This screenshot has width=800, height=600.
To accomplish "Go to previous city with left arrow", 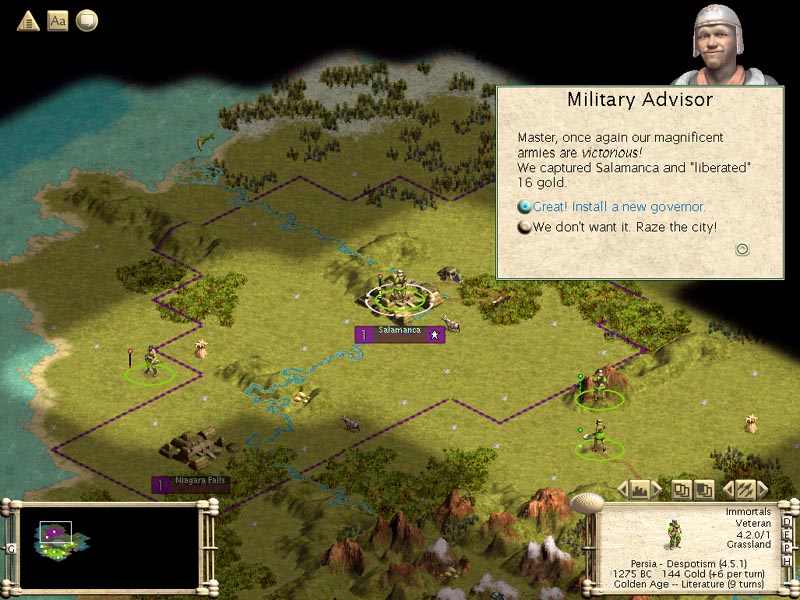I will pyautogui.click(x=622, y=489).
